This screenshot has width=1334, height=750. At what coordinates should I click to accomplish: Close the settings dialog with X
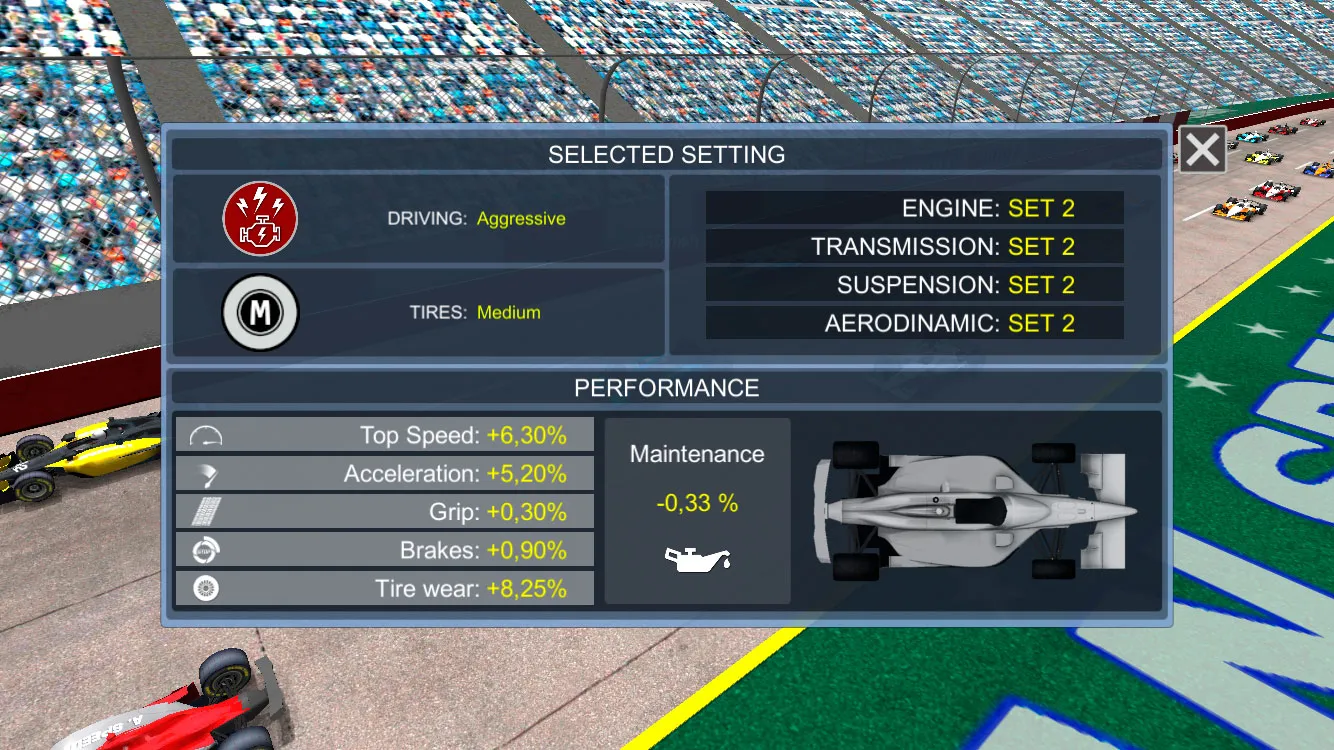tap(1201, 149)
